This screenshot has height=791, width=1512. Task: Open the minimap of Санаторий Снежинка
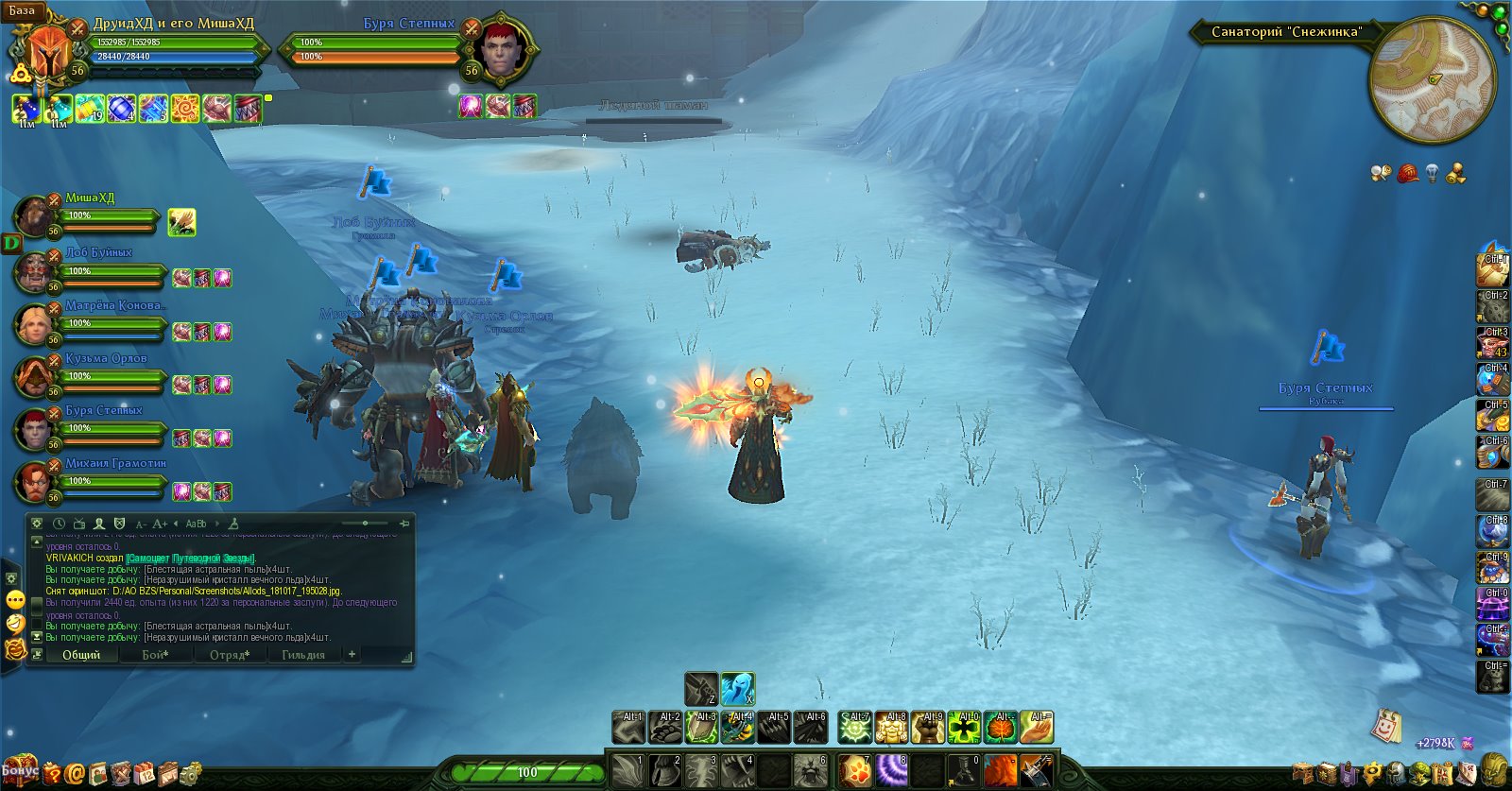tap(1432, 79)
